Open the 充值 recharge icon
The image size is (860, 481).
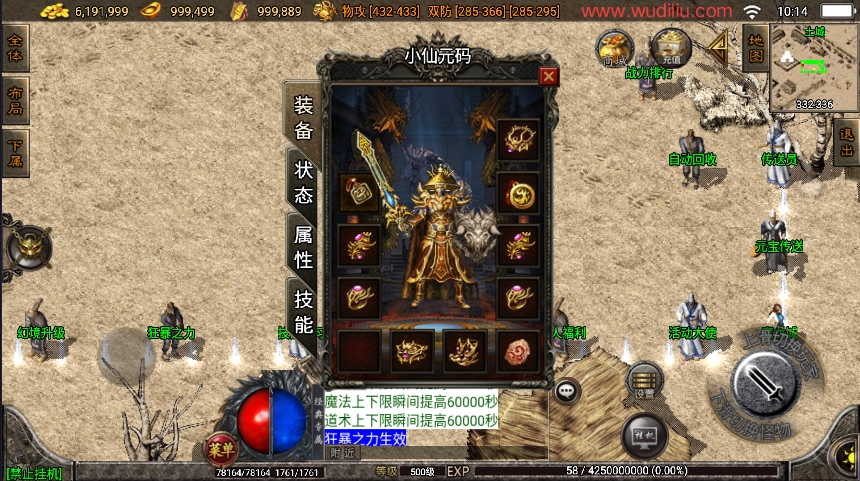[670, 46]
